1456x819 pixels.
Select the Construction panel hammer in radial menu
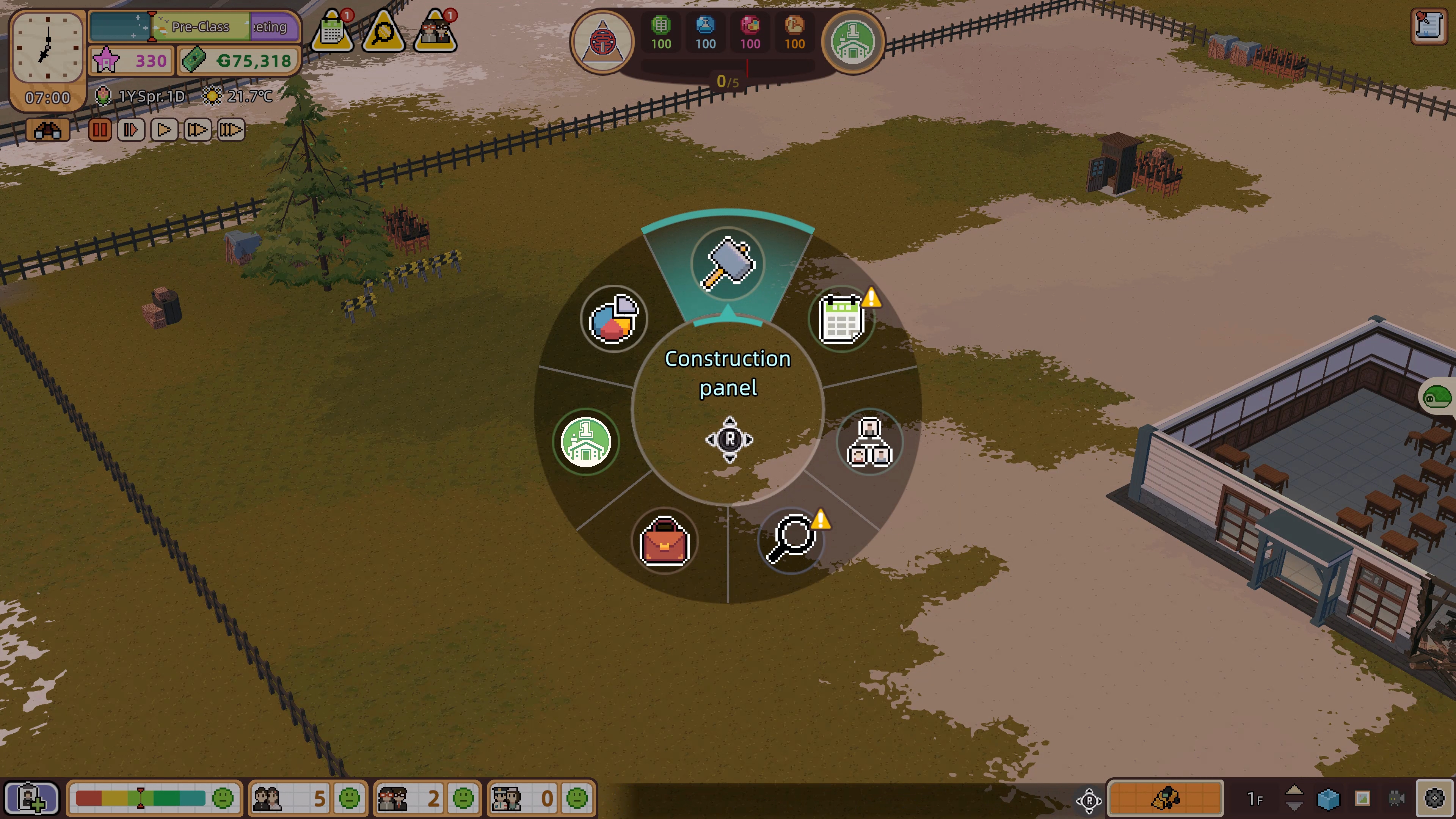[728, 264]
